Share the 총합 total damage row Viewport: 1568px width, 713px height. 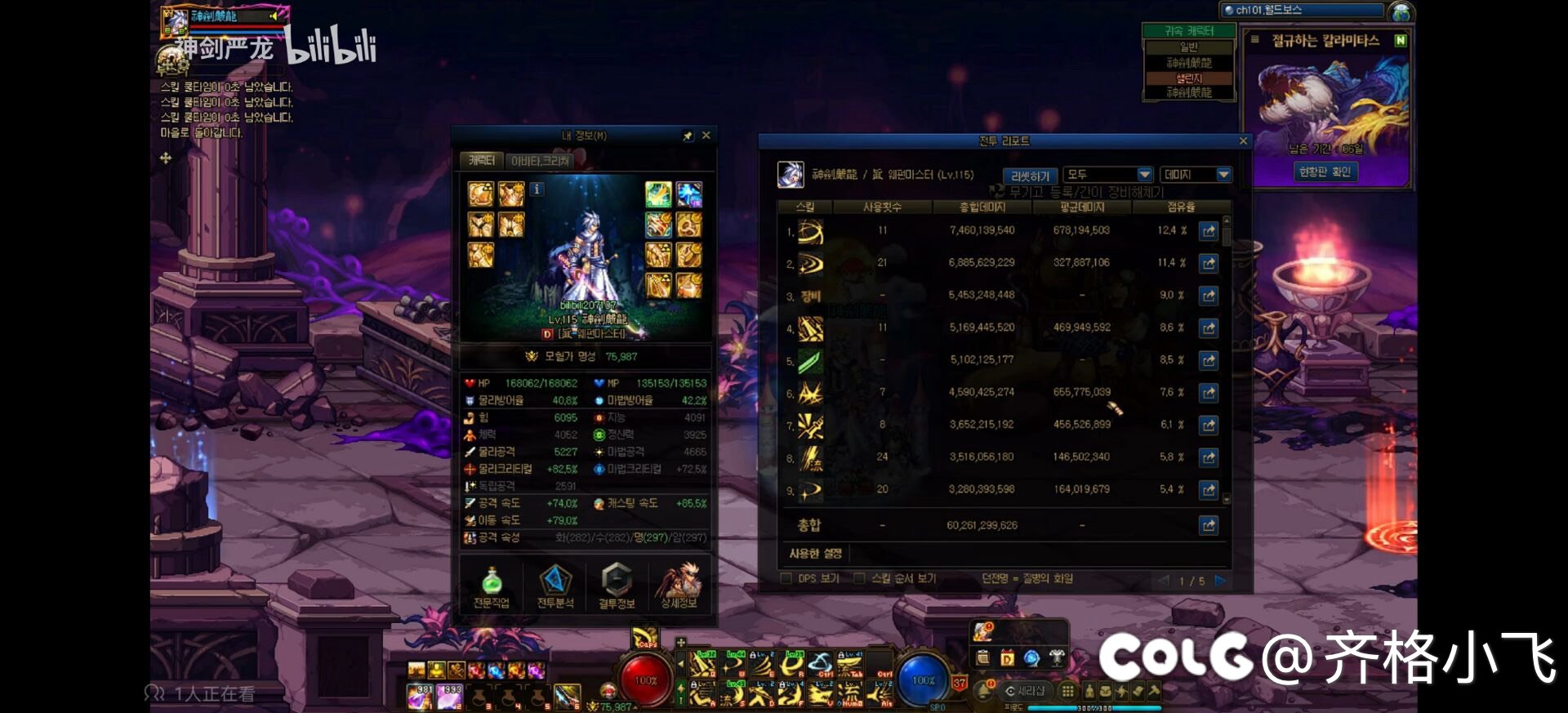[1209, 525]
